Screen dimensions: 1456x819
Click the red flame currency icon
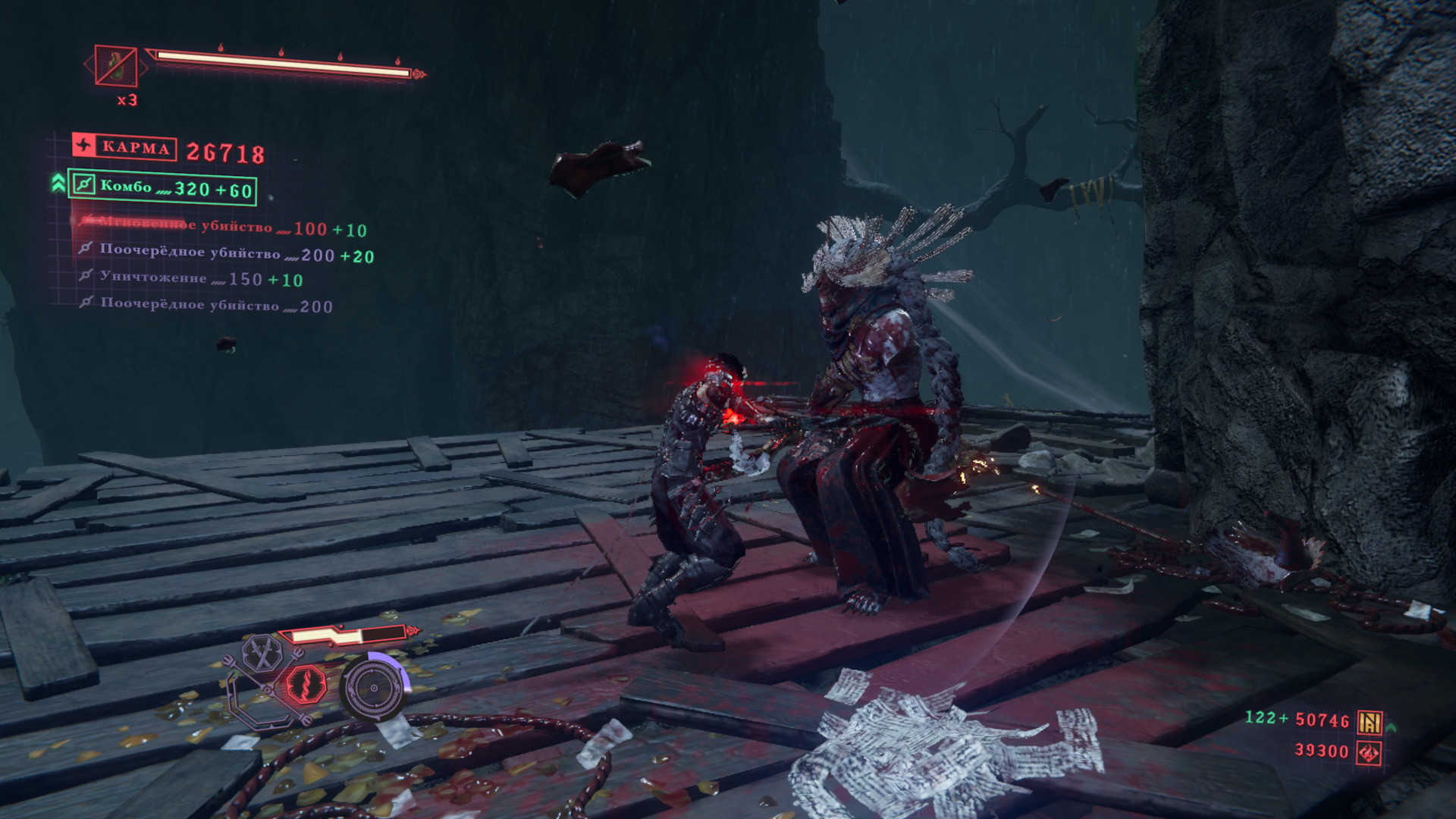pos(1369,752)
